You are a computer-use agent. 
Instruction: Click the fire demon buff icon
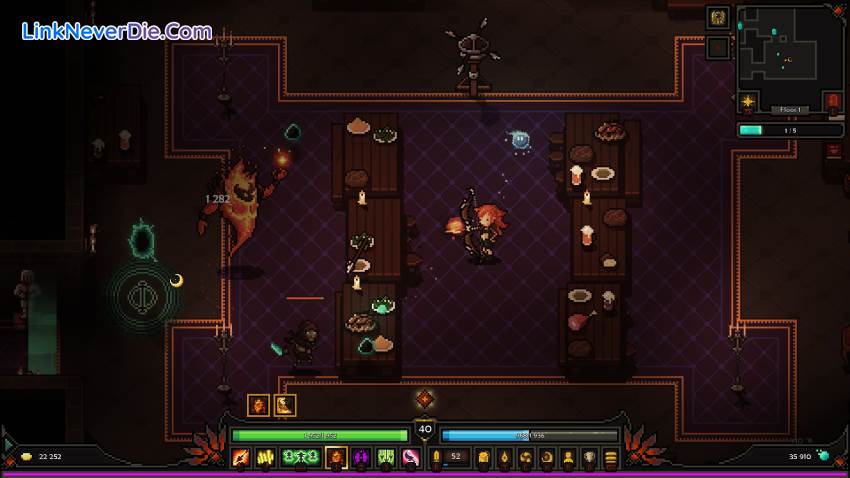click(259, 405)
